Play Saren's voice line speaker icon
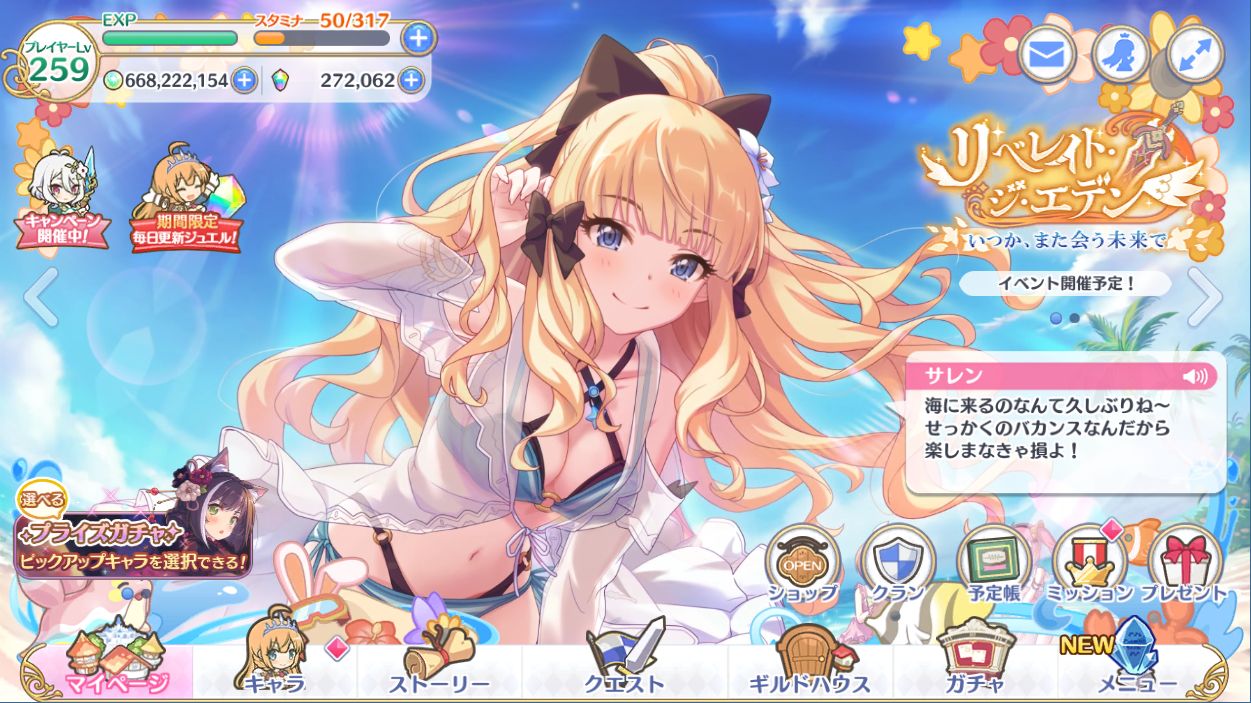The height and width of the screenshot is (703, 1251). (x=1194, y=376)
